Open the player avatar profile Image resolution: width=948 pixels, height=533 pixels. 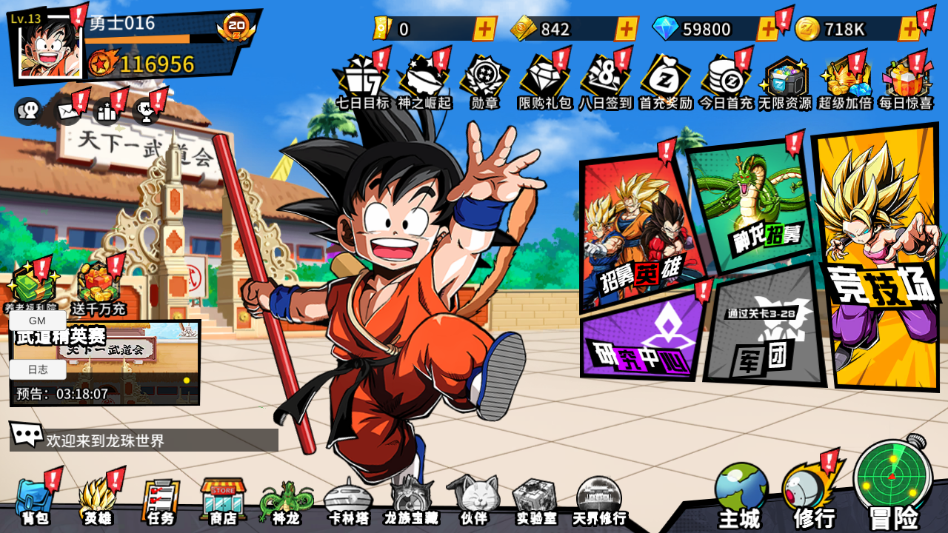[x=48, y=45]
